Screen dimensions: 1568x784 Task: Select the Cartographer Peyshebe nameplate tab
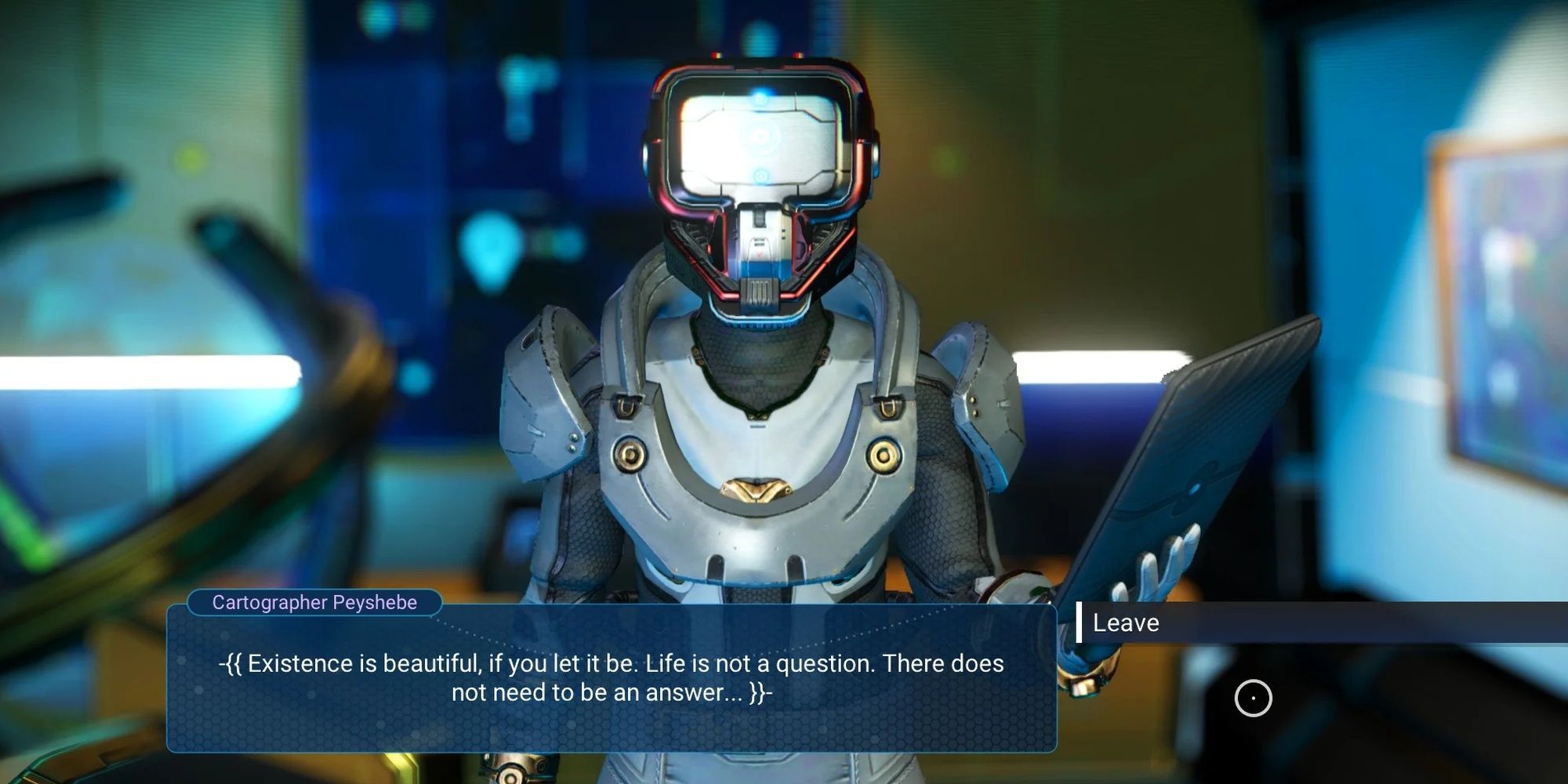click(x=314, y=604)
